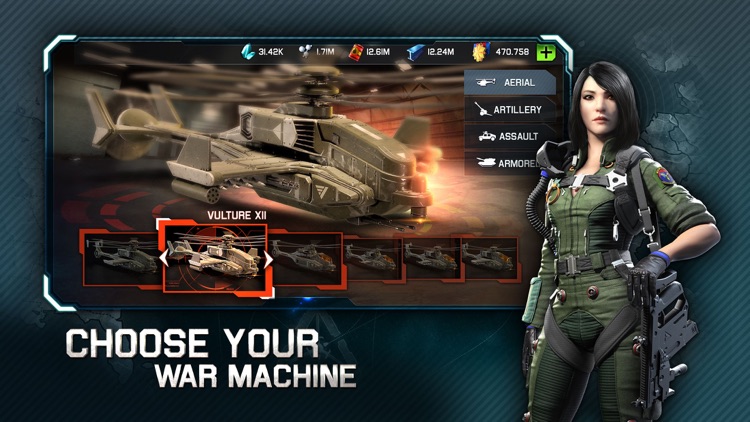This screenshot has width=750, height=422.
Task: Switch to the Aerial category tab
Action: (x=509, y=82)
